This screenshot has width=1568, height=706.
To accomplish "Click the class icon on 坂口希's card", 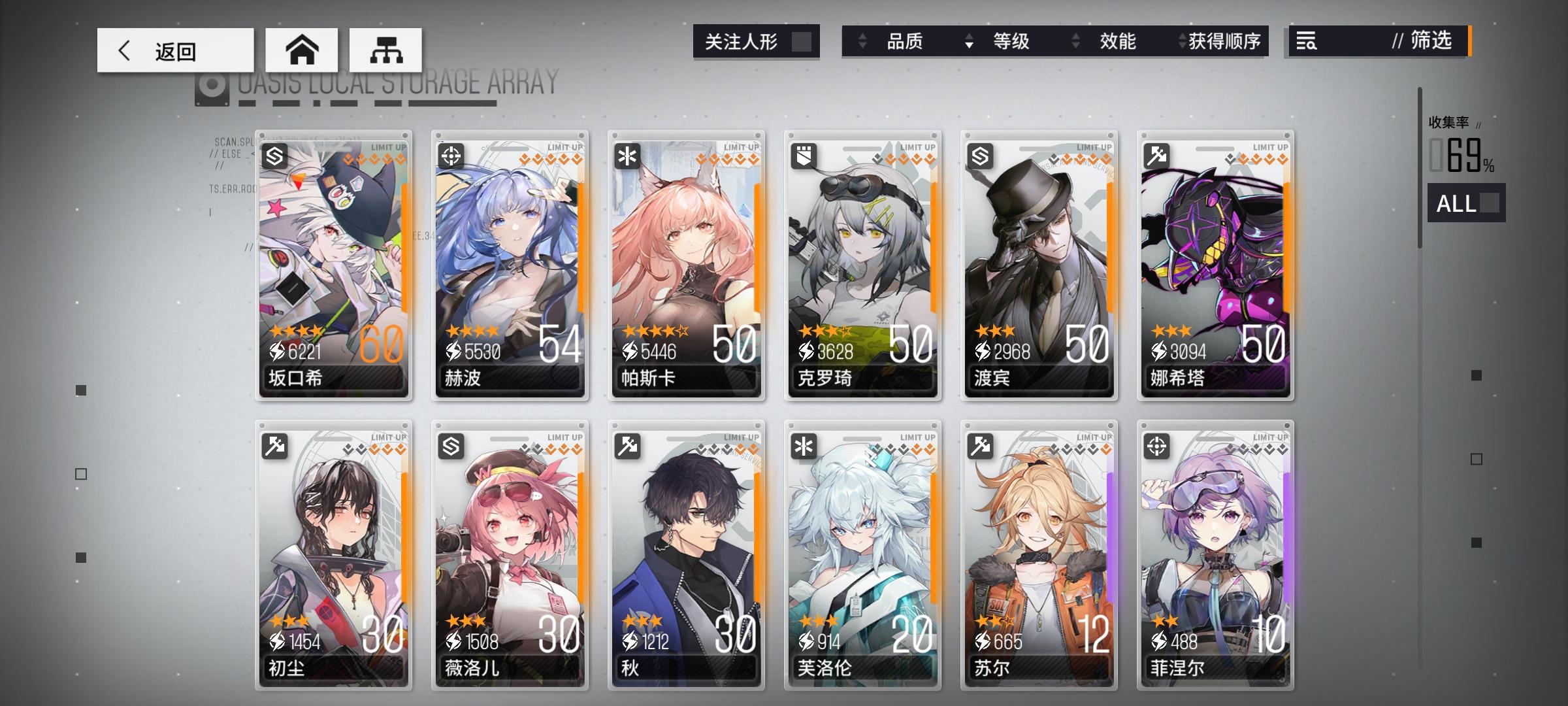I will pos(275,154).
